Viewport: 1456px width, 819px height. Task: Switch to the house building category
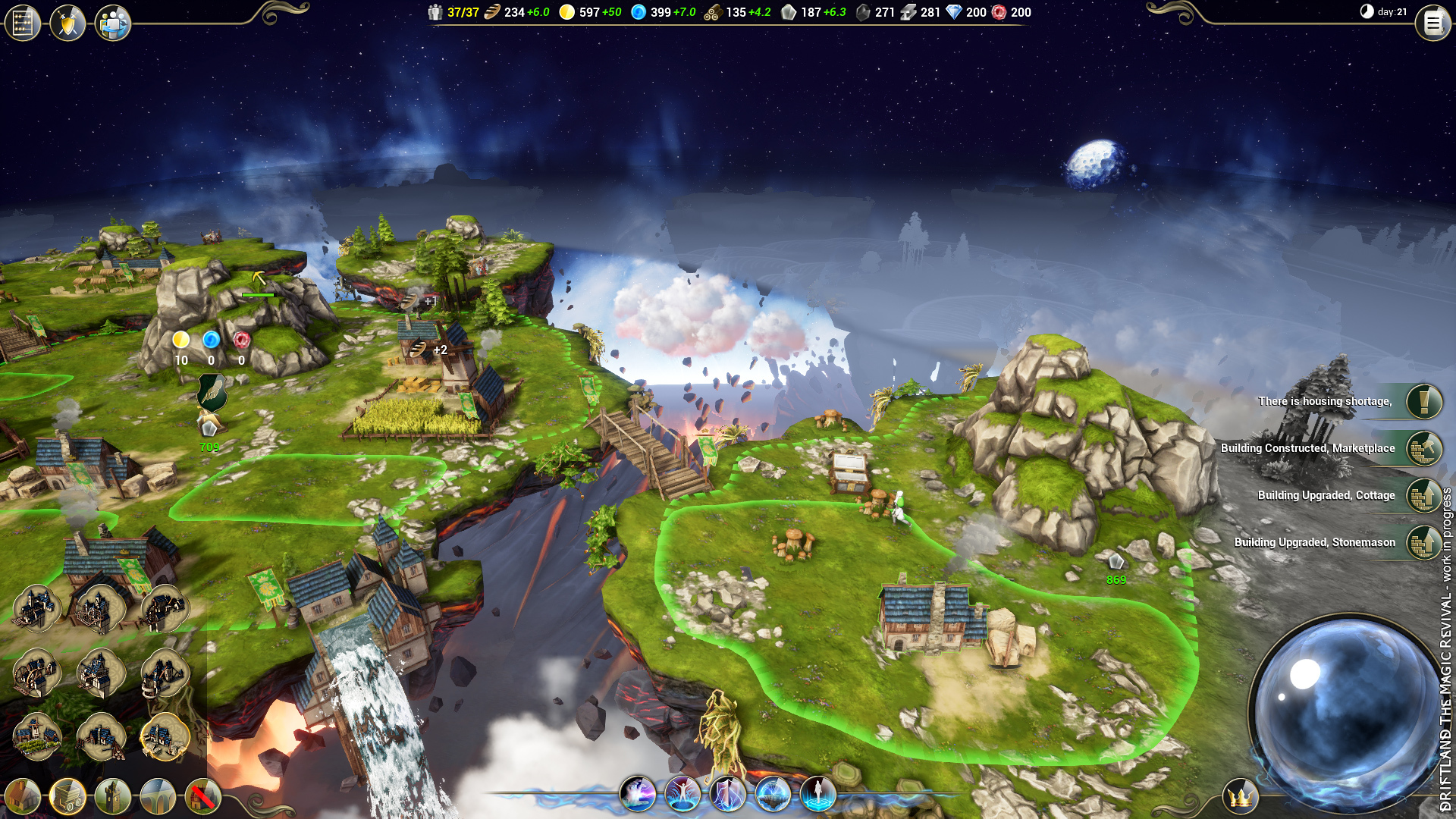[x=23, y=797]
